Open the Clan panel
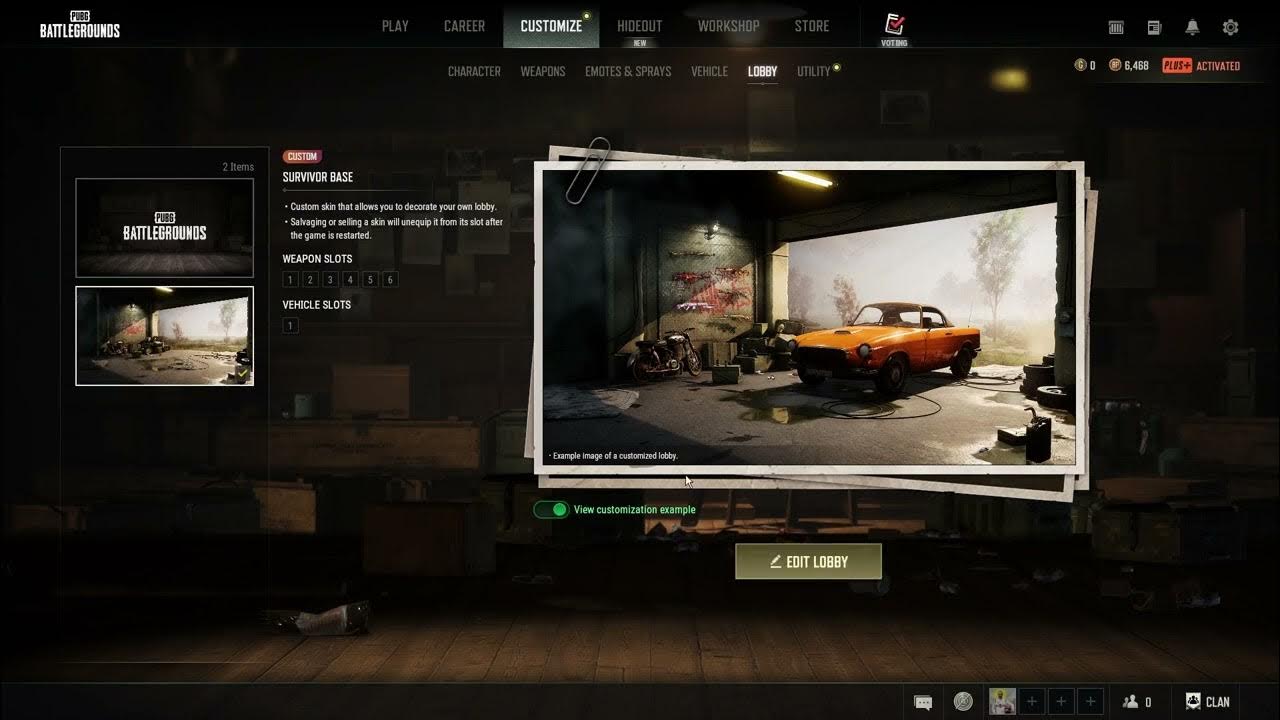1280x720 pixels. tap(1207, 701)
